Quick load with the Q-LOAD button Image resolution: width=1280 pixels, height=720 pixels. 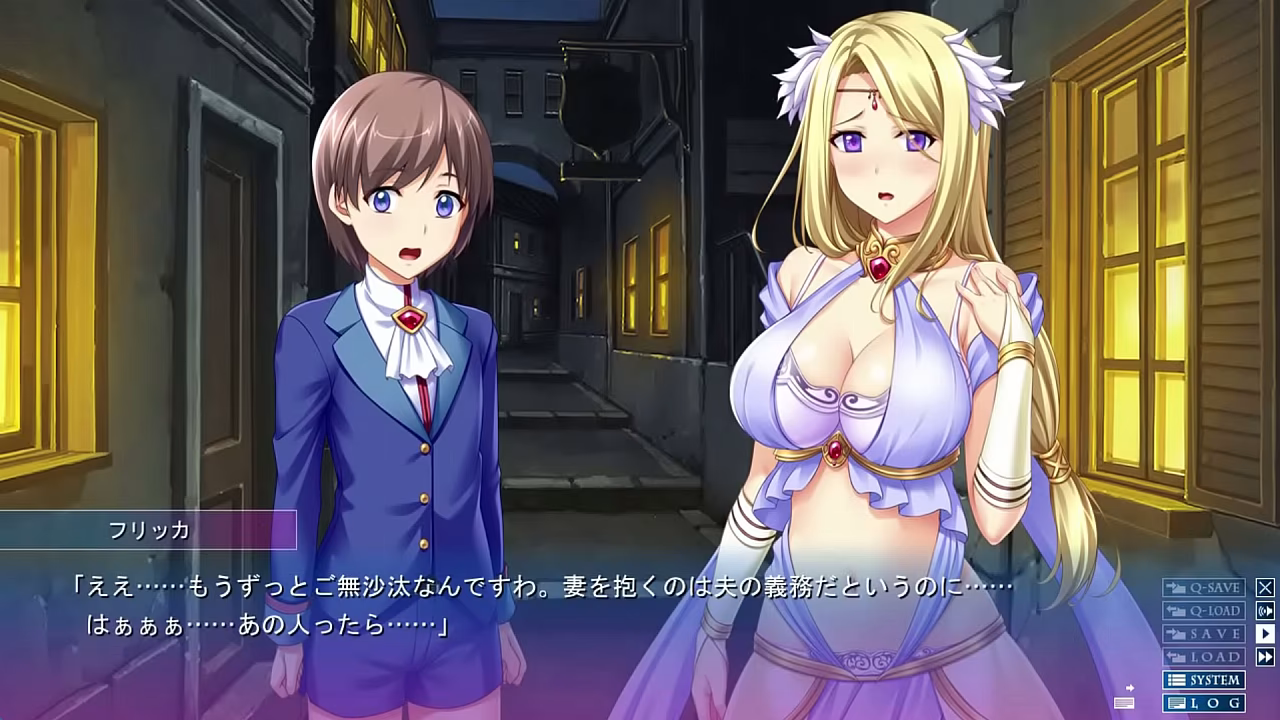1203,611
